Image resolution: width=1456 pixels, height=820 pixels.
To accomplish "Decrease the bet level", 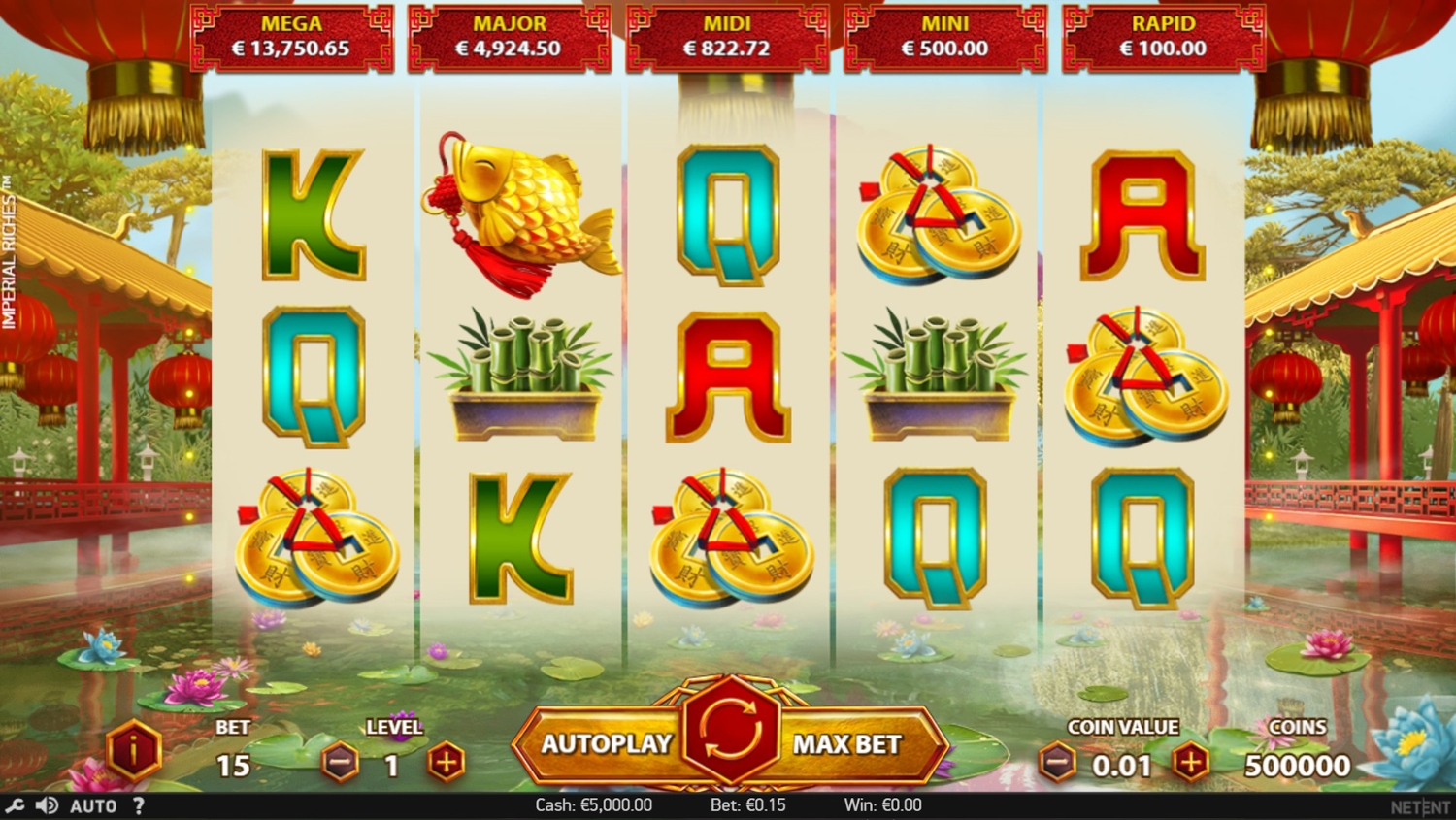I will point(341,764).
